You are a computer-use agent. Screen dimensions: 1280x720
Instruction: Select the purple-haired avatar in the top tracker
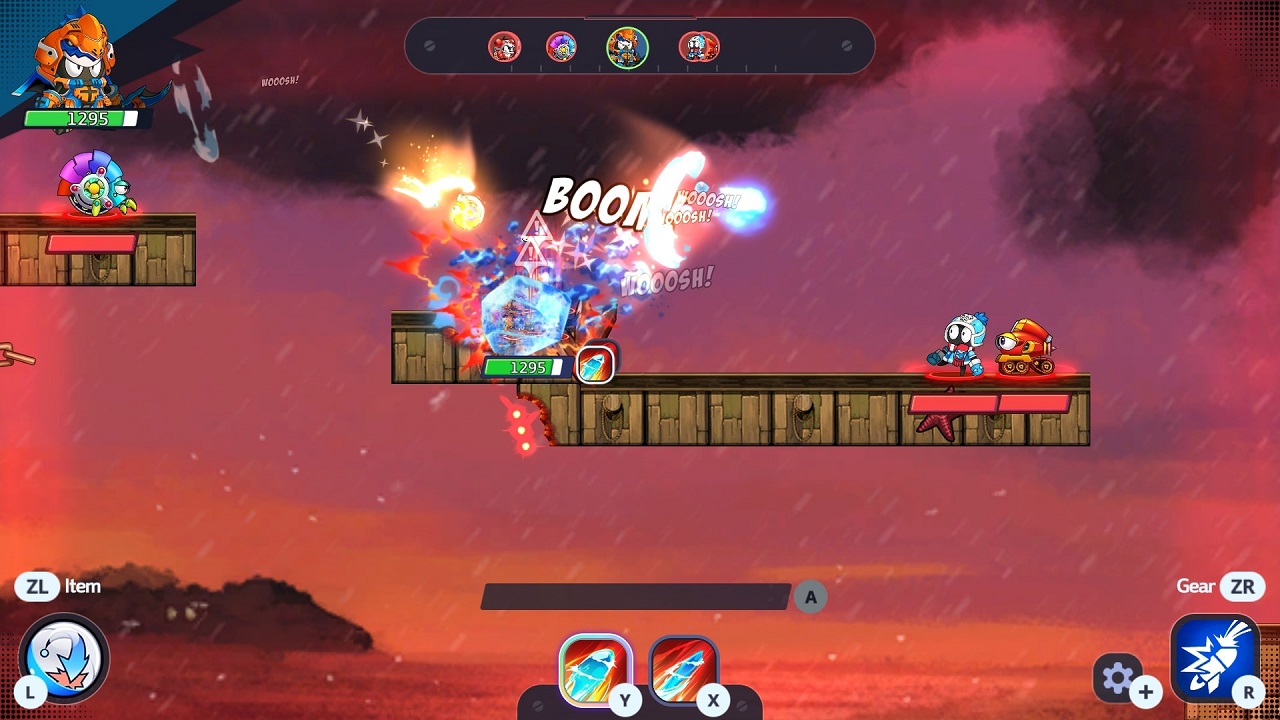point(561,46)
